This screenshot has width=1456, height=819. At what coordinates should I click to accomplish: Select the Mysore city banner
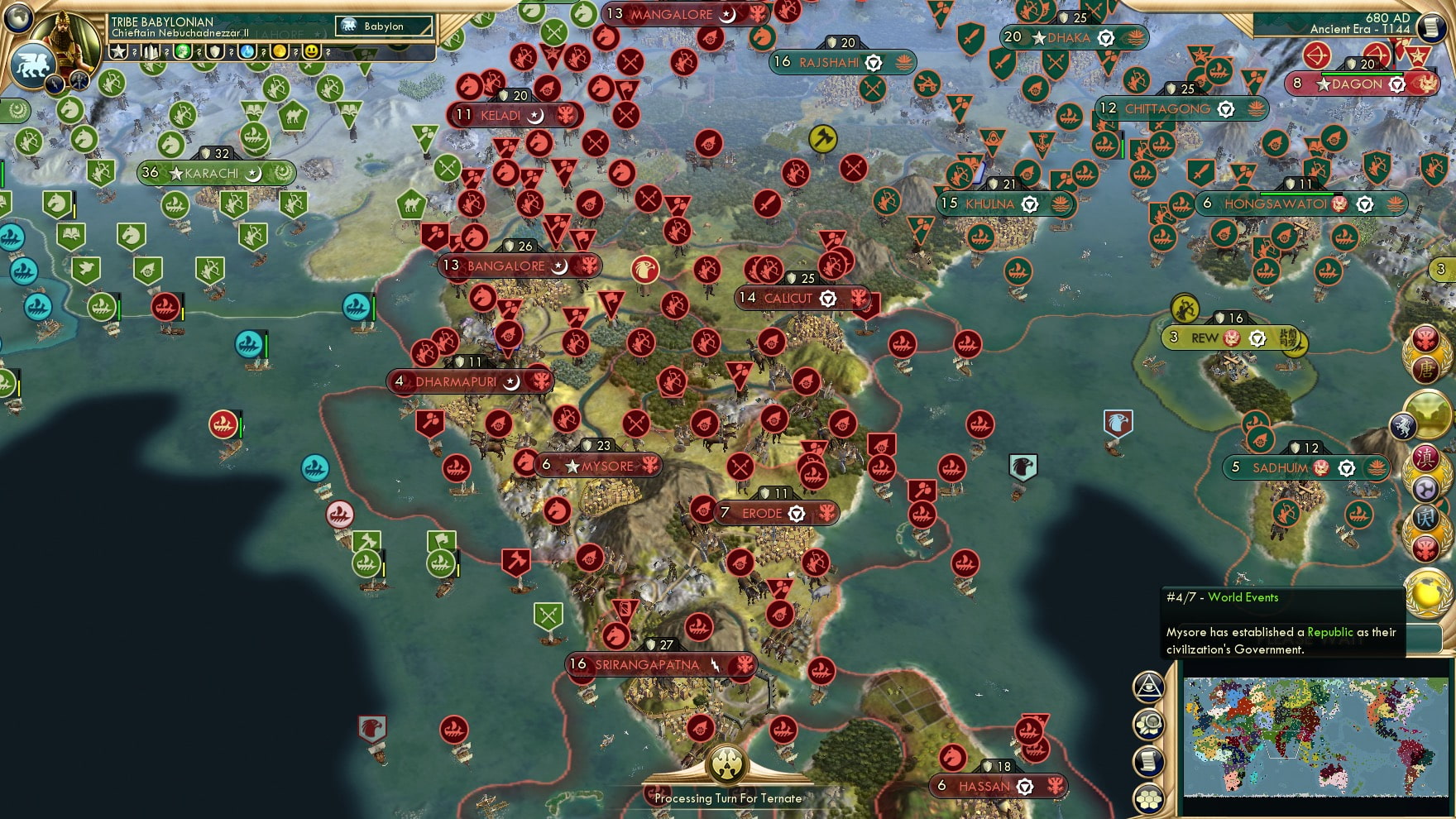(x=597, y=466)
